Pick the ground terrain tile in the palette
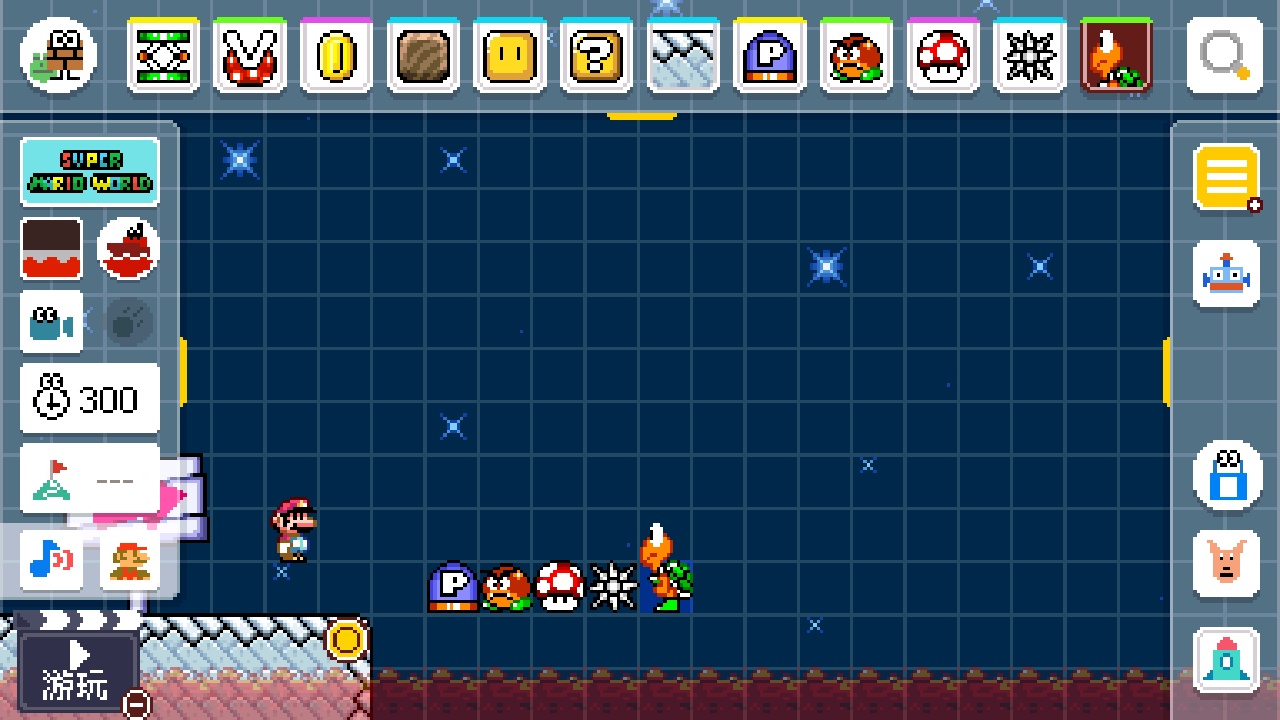 [683, 55]
